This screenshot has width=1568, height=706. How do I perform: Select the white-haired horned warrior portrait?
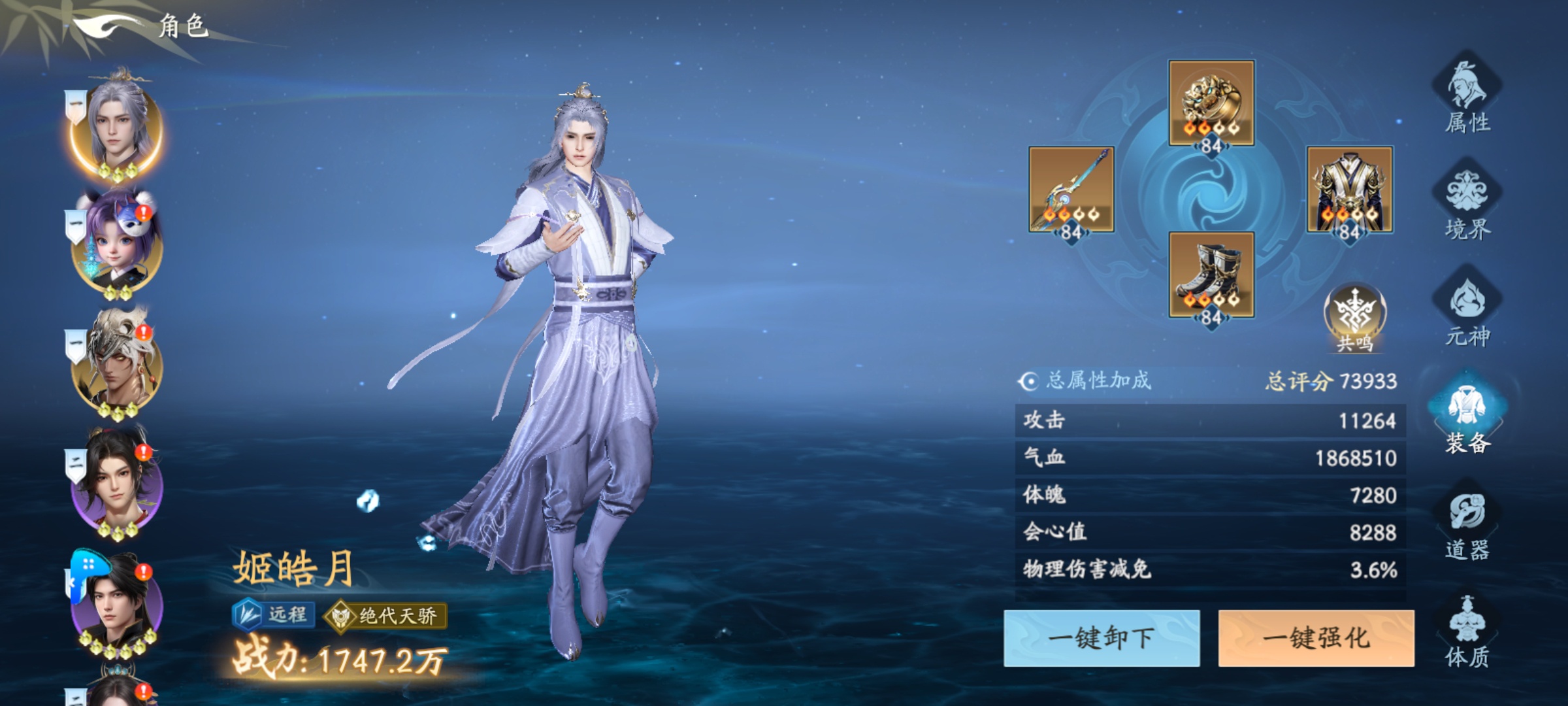pos(116,366)
